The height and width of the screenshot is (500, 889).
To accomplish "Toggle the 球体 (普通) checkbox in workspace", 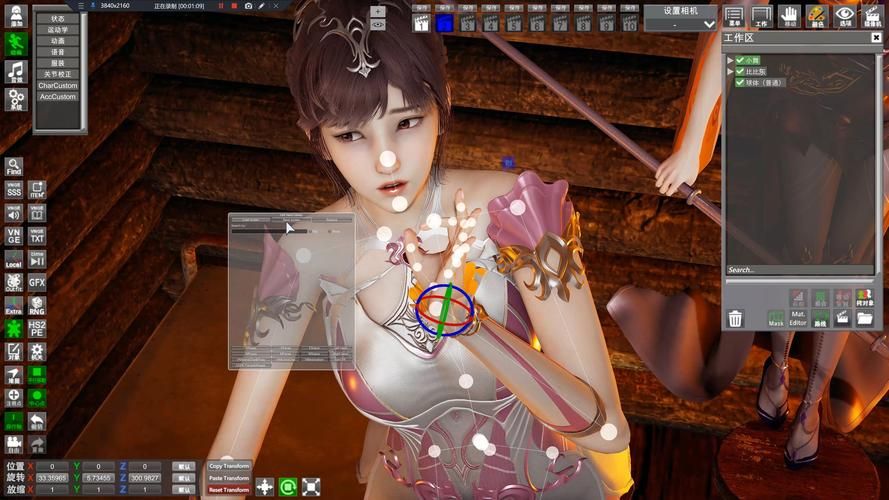I will [x=741, y=83].
